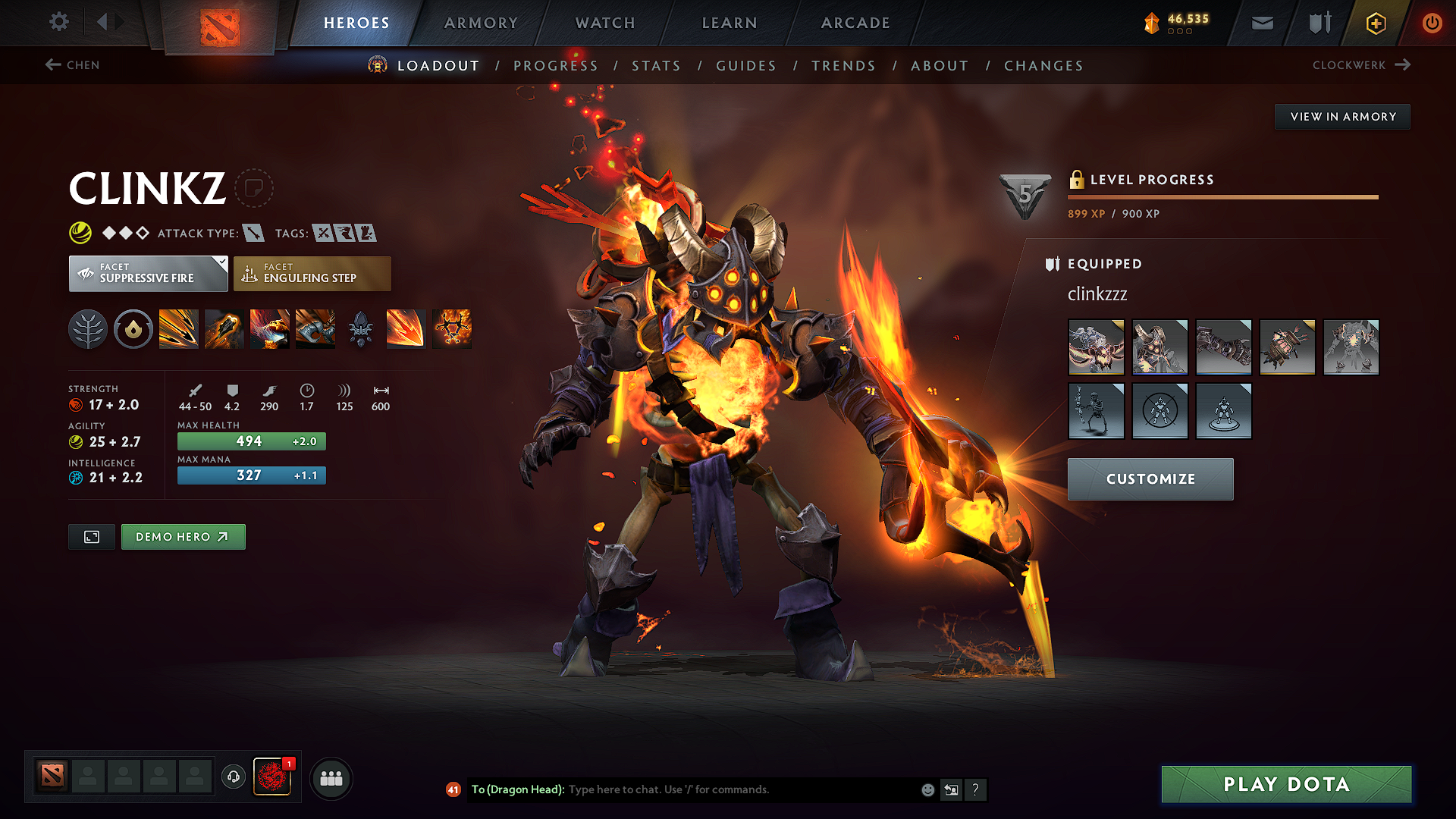Select the innate ability facet icon
Image resolution: width=1456 pixels, height=819 pixels.
pyautogui.click(x=133, y=329)
